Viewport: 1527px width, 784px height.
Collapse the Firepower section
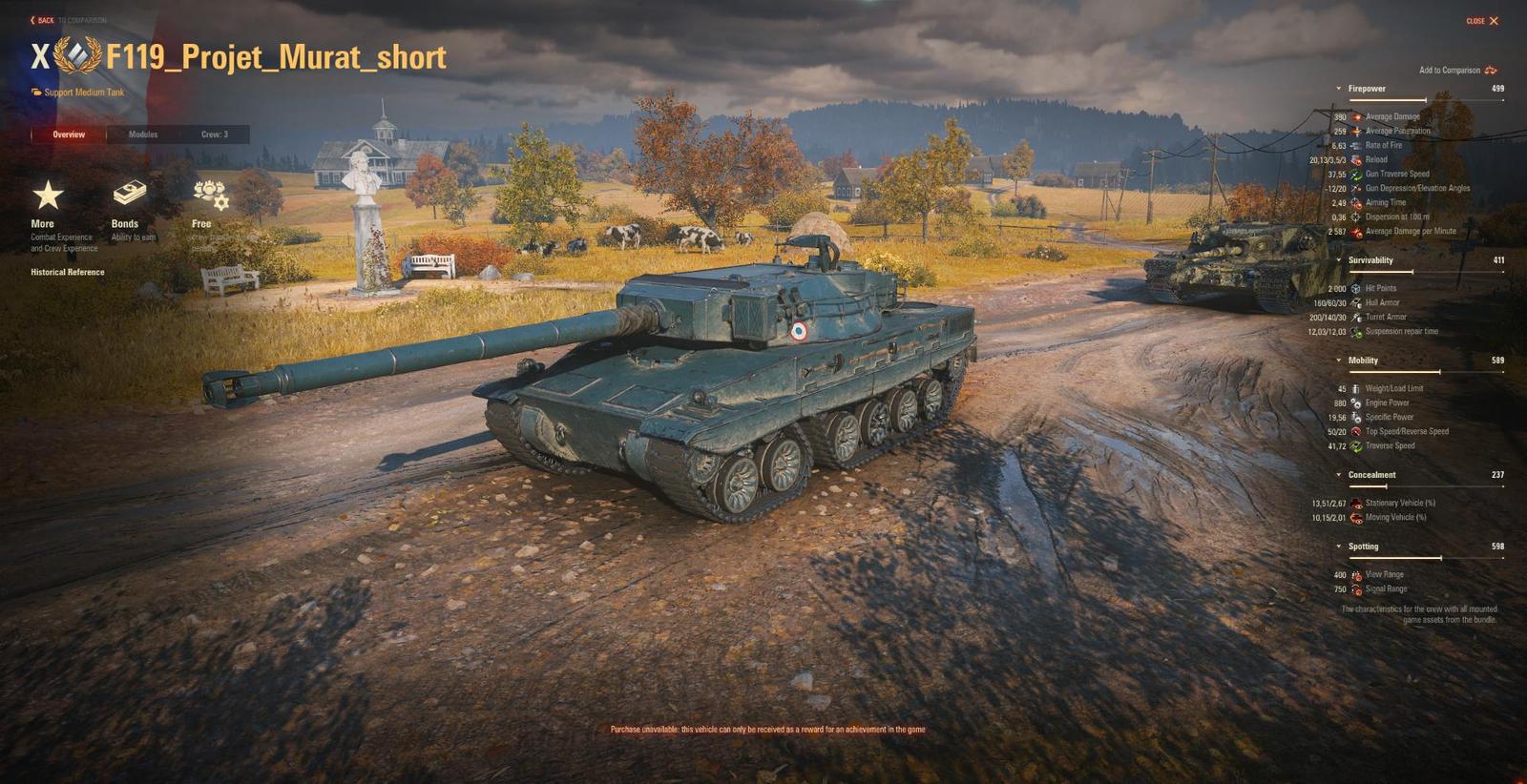click(1339, 88)
